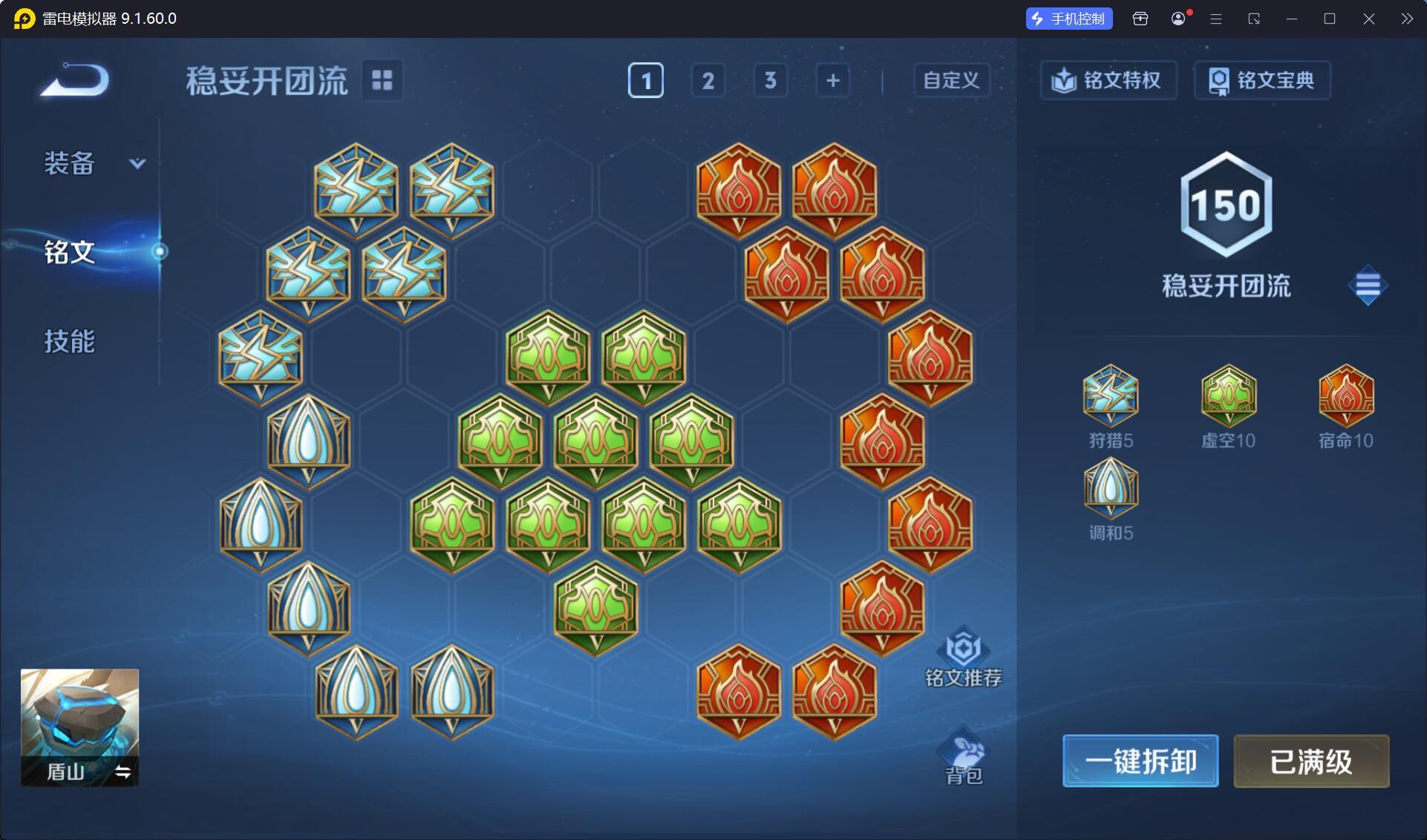Select the 调和 inscription summary icon
1427x840 pixels.
tap(1111, 488)
